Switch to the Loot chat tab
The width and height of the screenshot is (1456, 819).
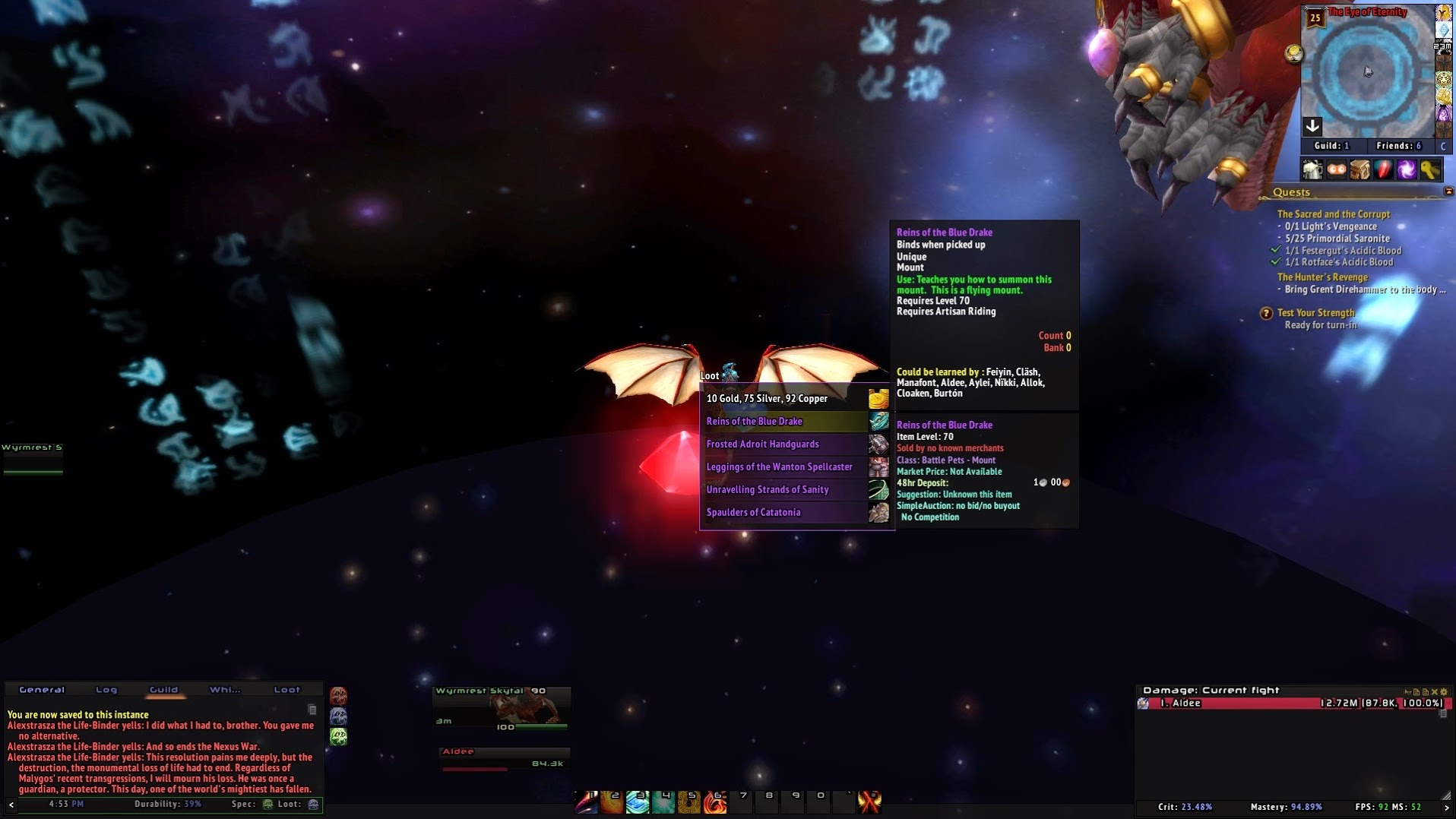(x=286, y=690)
